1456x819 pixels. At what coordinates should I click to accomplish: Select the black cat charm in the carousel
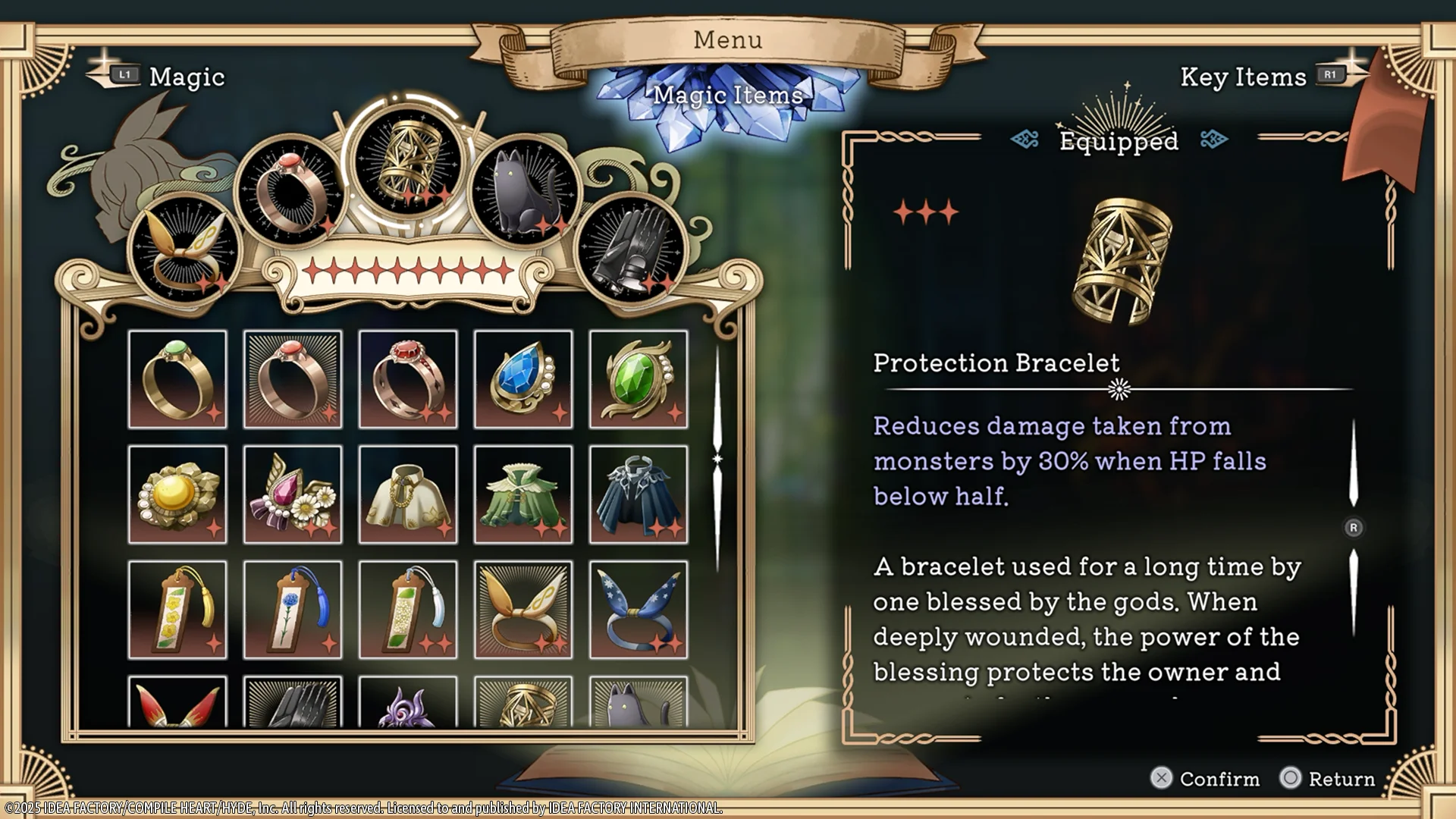click(522, 190)
